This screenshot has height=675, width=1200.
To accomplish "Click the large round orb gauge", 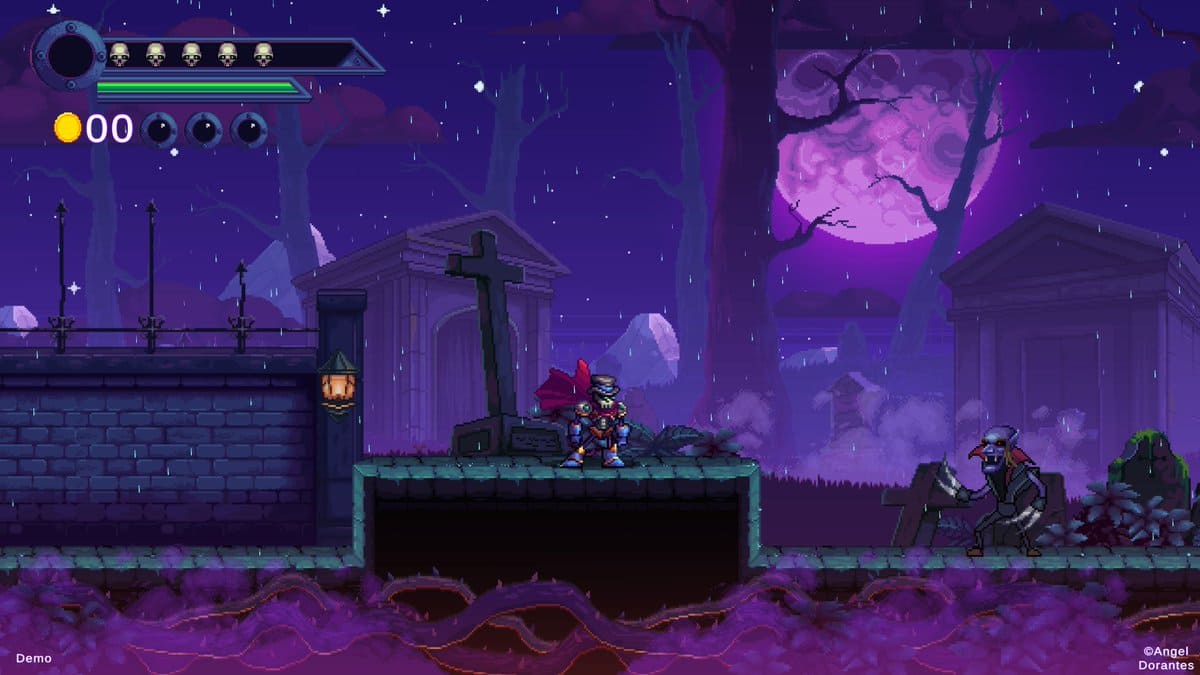I will (69, 56).
